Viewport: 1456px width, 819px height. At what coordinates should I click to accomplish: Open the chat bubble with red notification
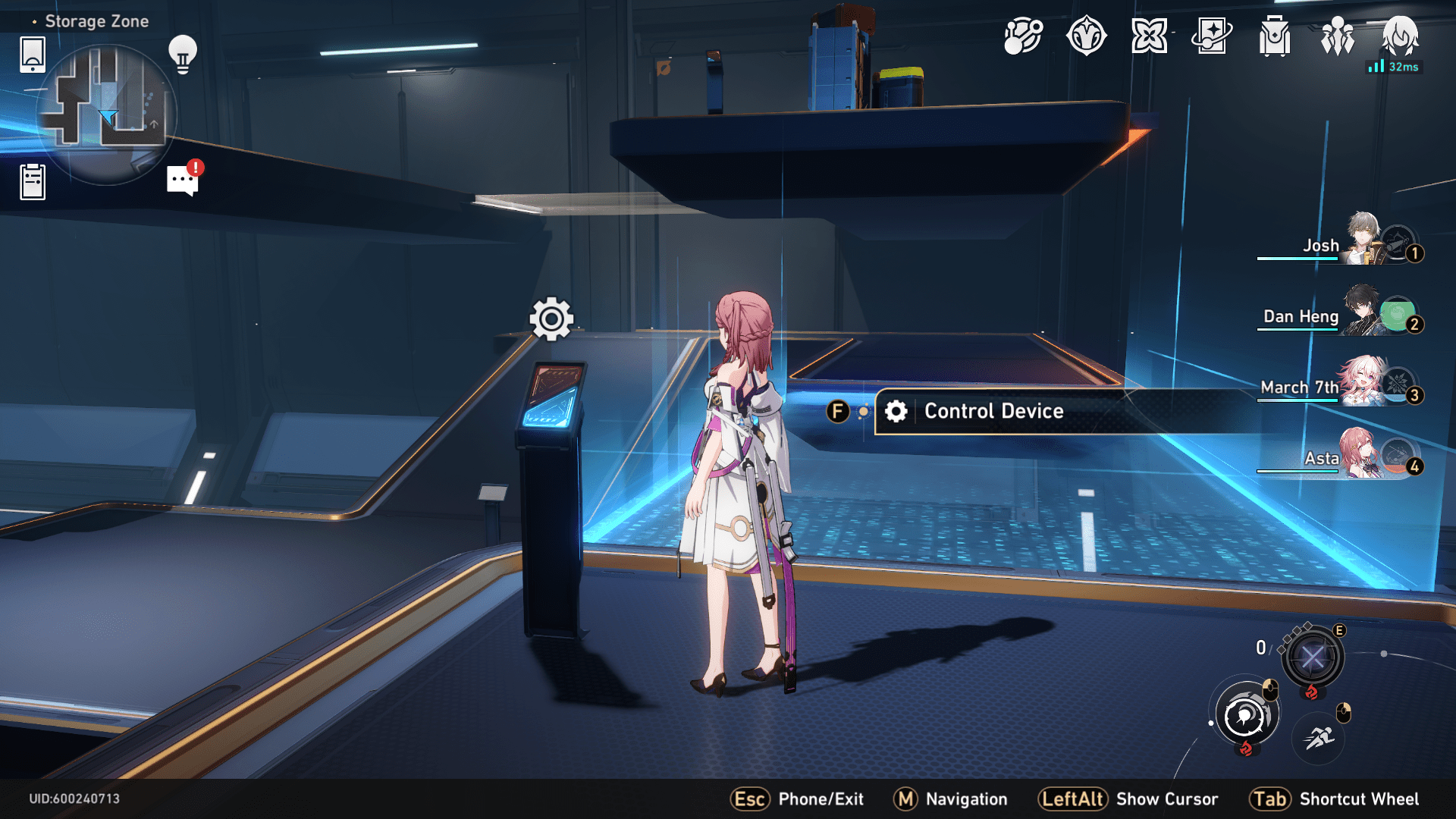[180, 180]
